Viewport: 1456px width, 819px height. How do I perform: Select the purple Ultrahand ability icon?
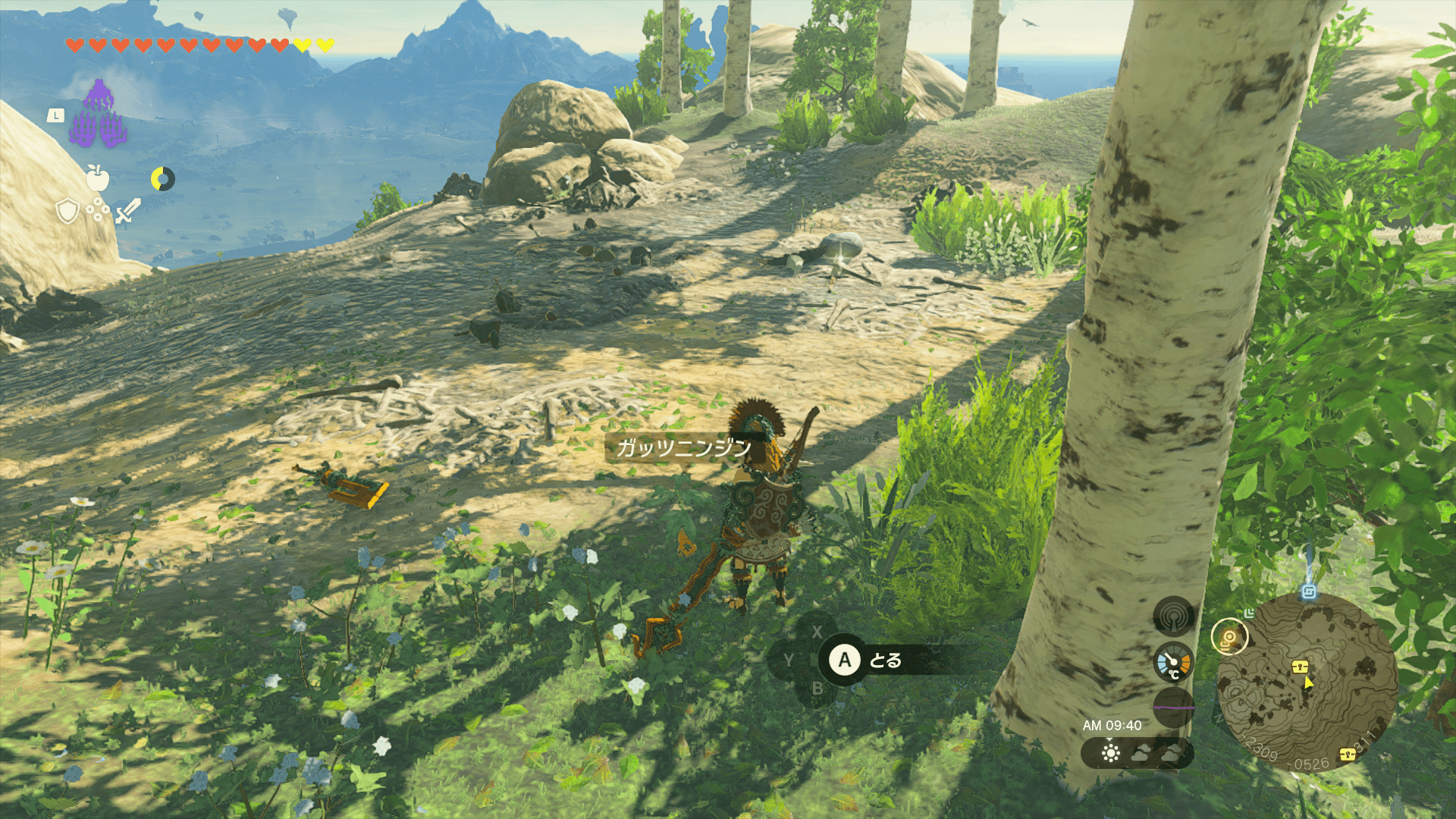98,115
